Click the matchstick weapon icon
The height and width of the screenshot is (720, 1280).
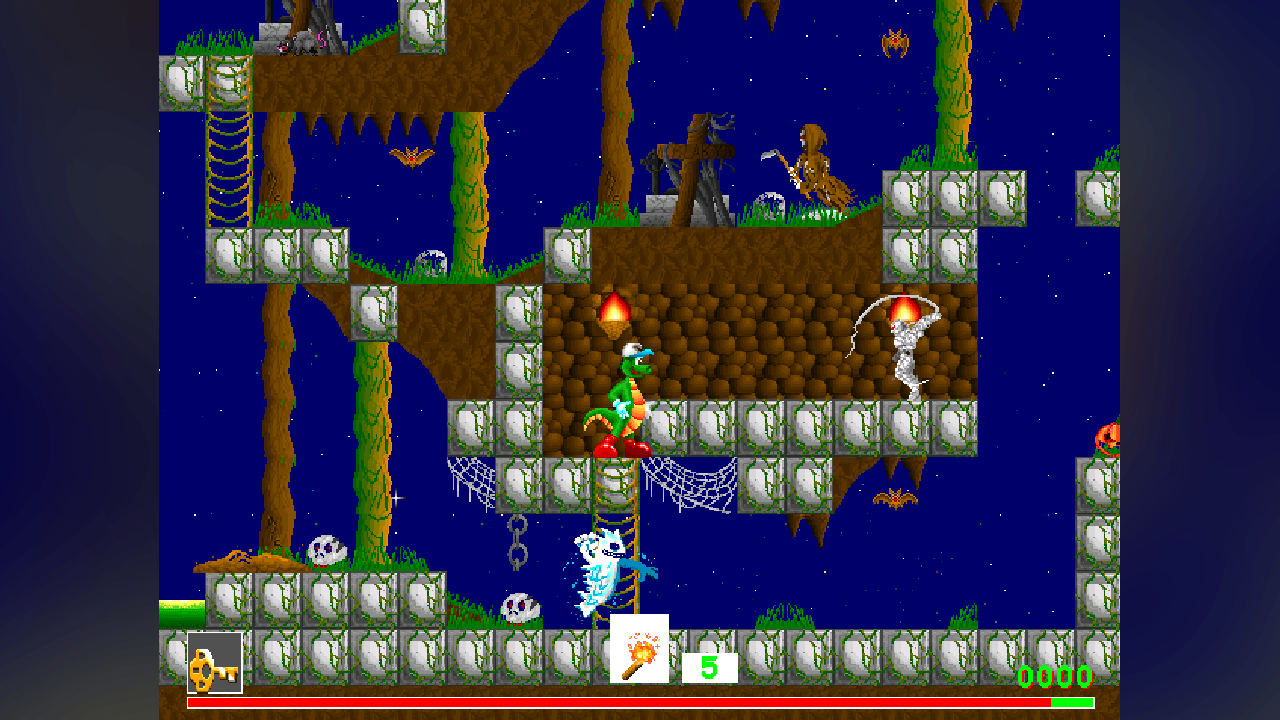click(639, 649)
